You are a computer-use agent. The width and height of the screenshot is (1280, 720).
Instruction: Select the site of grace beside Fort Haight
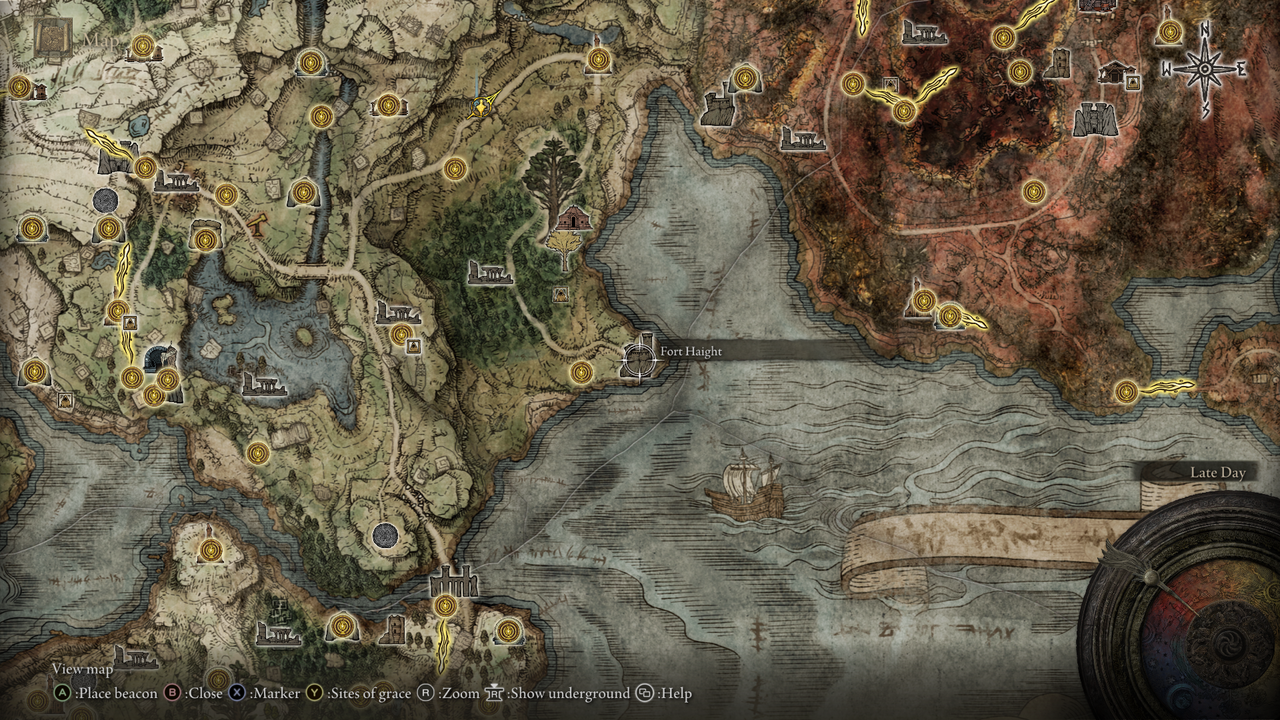coord(581,372)
